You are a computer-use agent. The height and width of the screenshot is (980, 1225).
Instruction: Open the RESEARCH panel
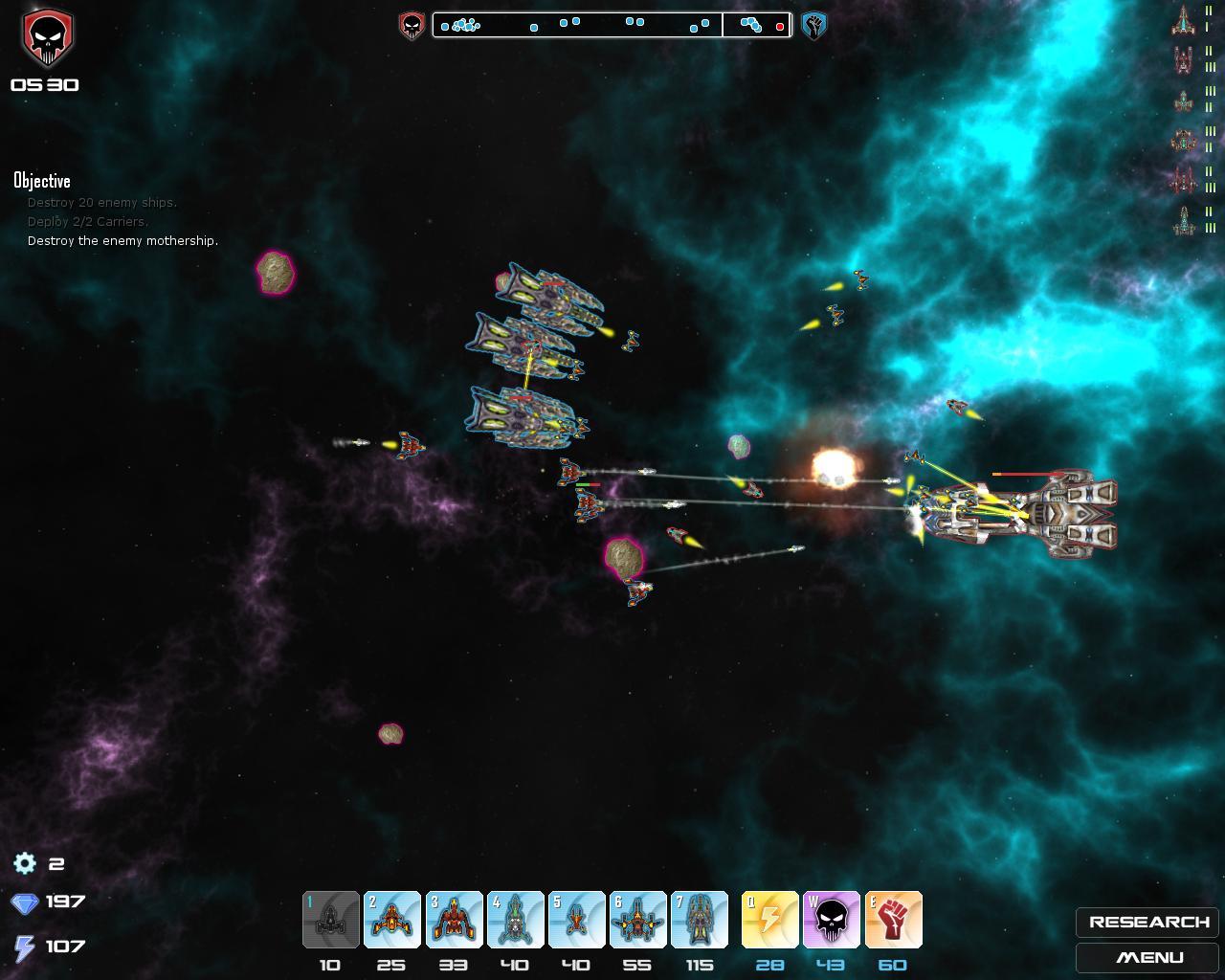(x=1147, y=923)
